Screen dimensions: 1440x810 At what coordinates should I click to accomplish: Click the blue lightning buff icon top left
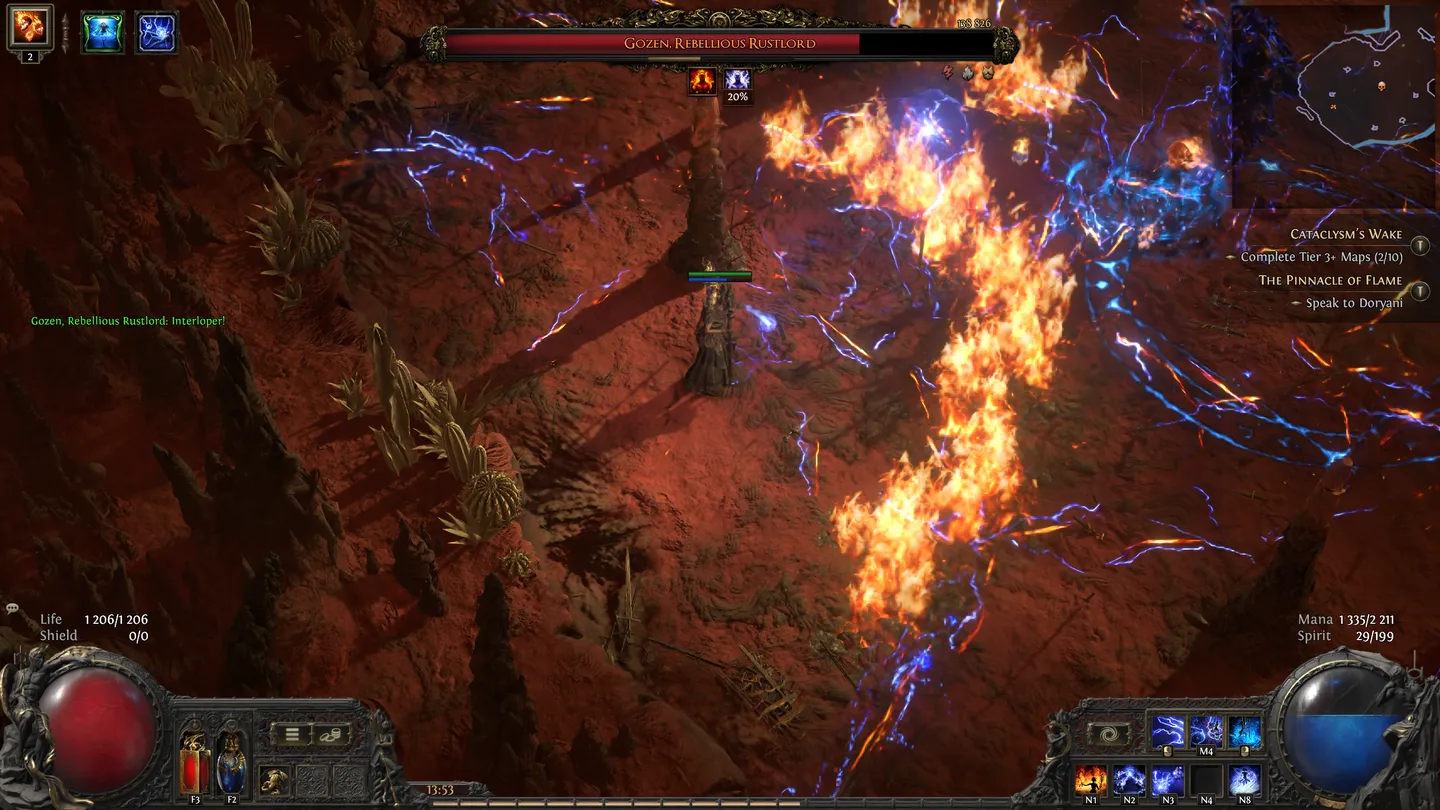coord(155,30)
